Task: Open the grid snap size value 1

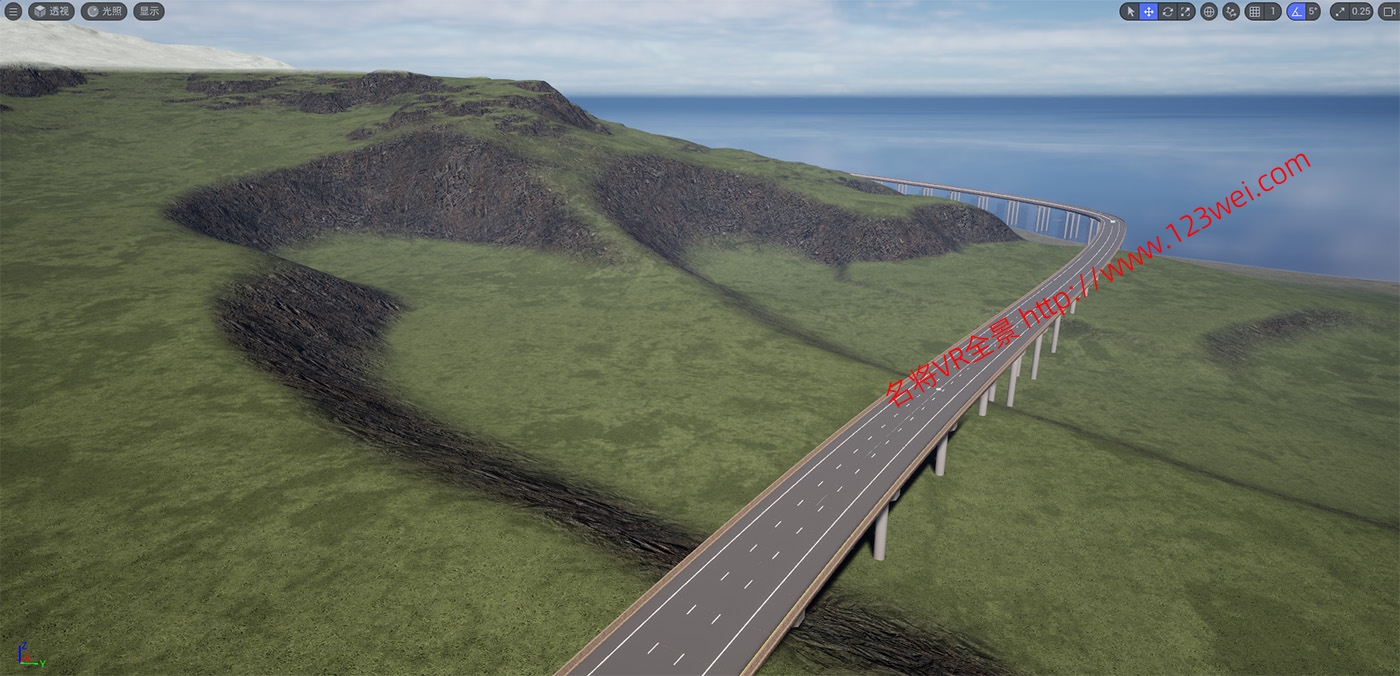Action: [1272, 12]
